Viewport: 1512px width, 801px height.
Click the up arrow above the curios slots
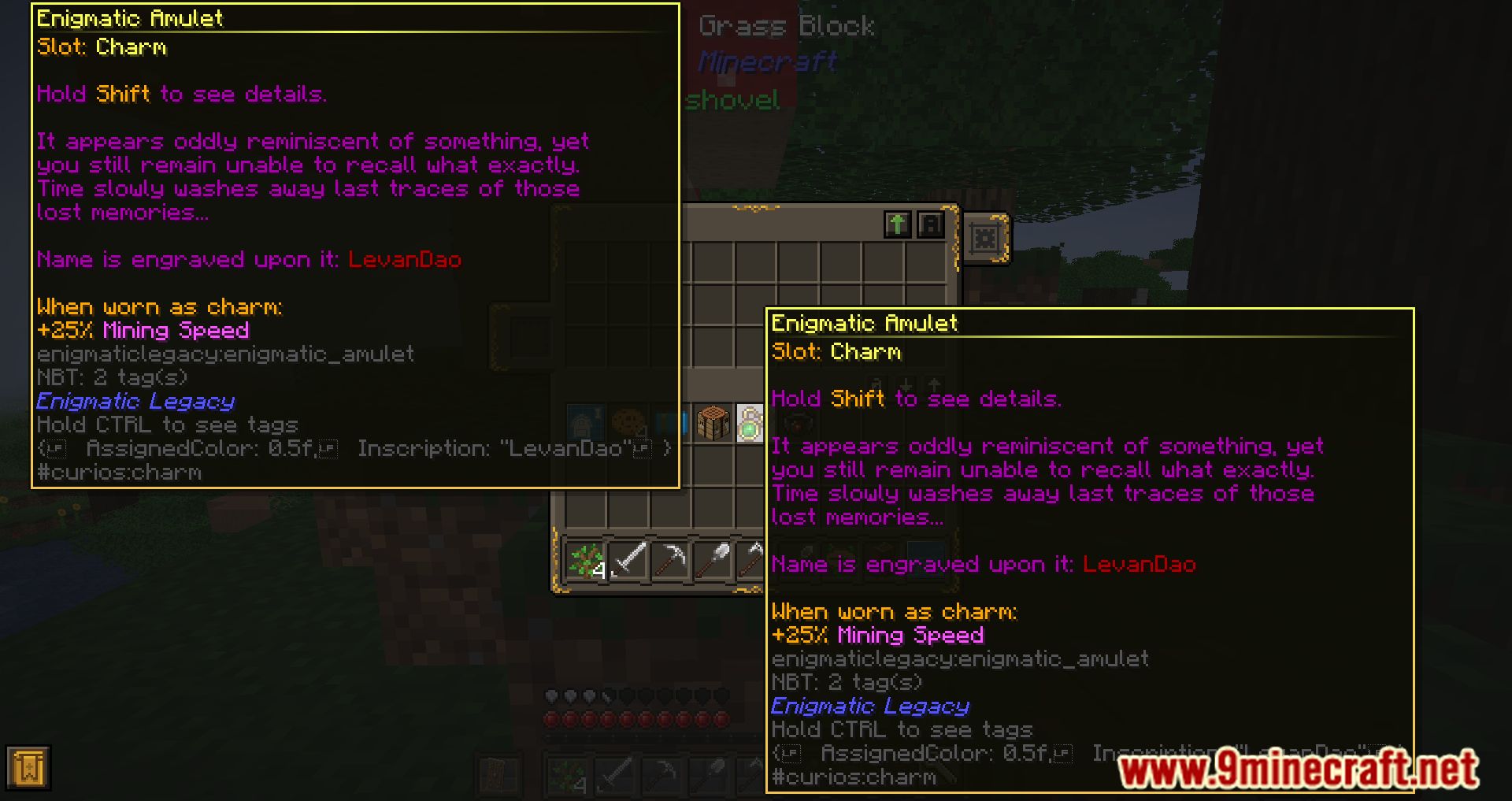click(933, 385)
